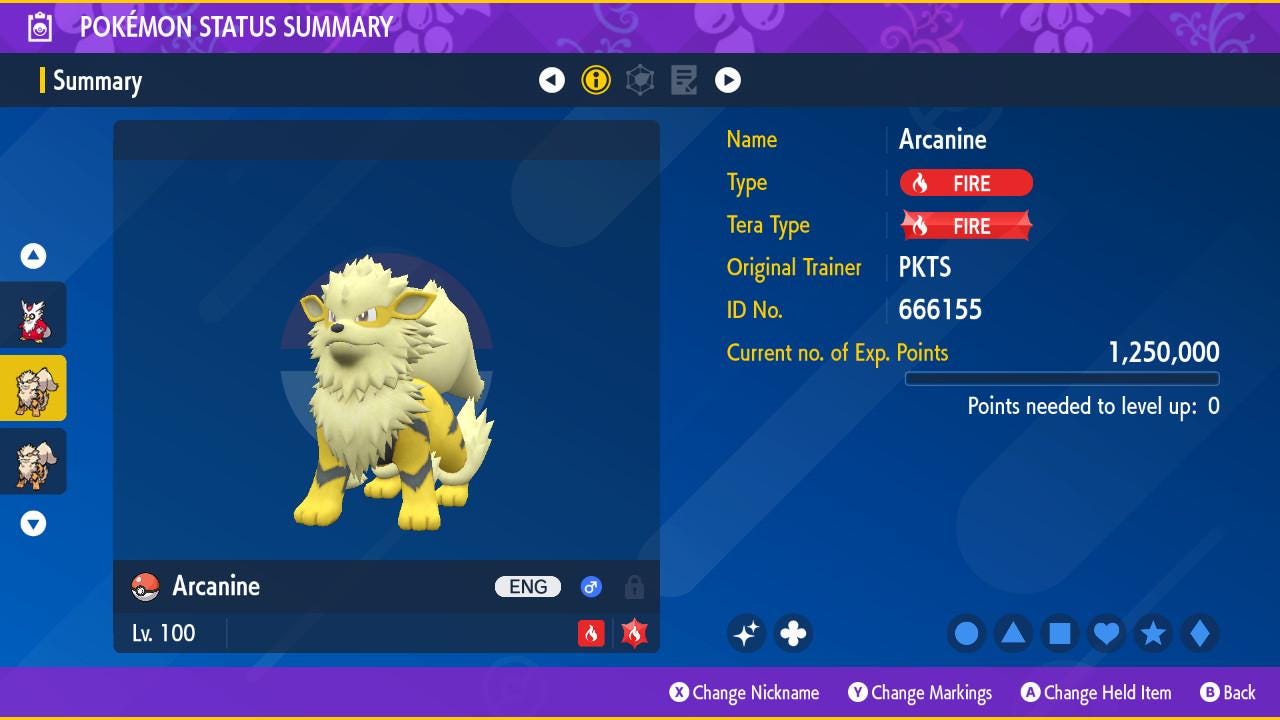Click the clover mark icon
Screen dimensions: 1280x720
coord(793,633)
